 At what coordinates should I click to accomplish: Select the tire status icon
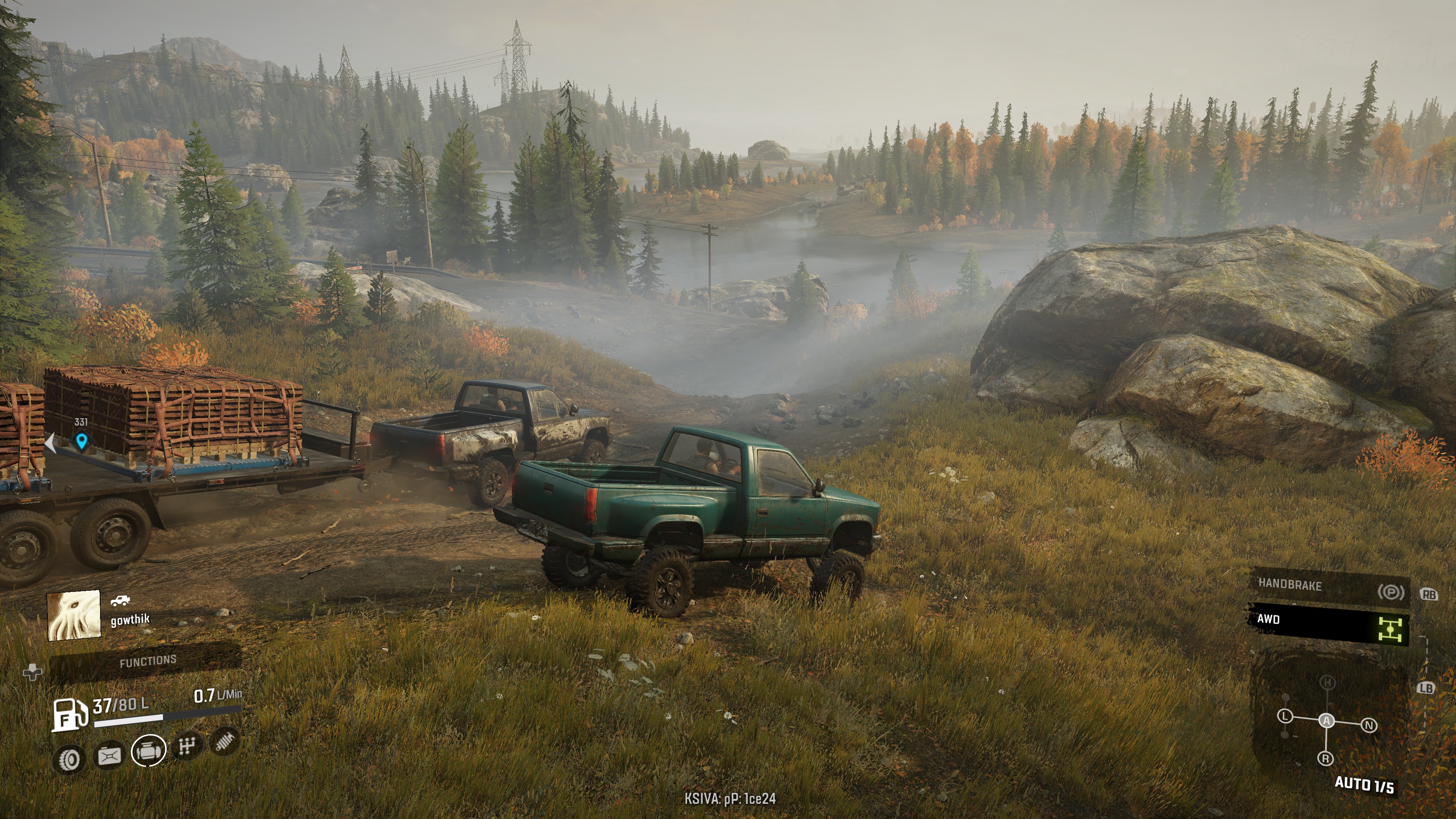[70, 759]
